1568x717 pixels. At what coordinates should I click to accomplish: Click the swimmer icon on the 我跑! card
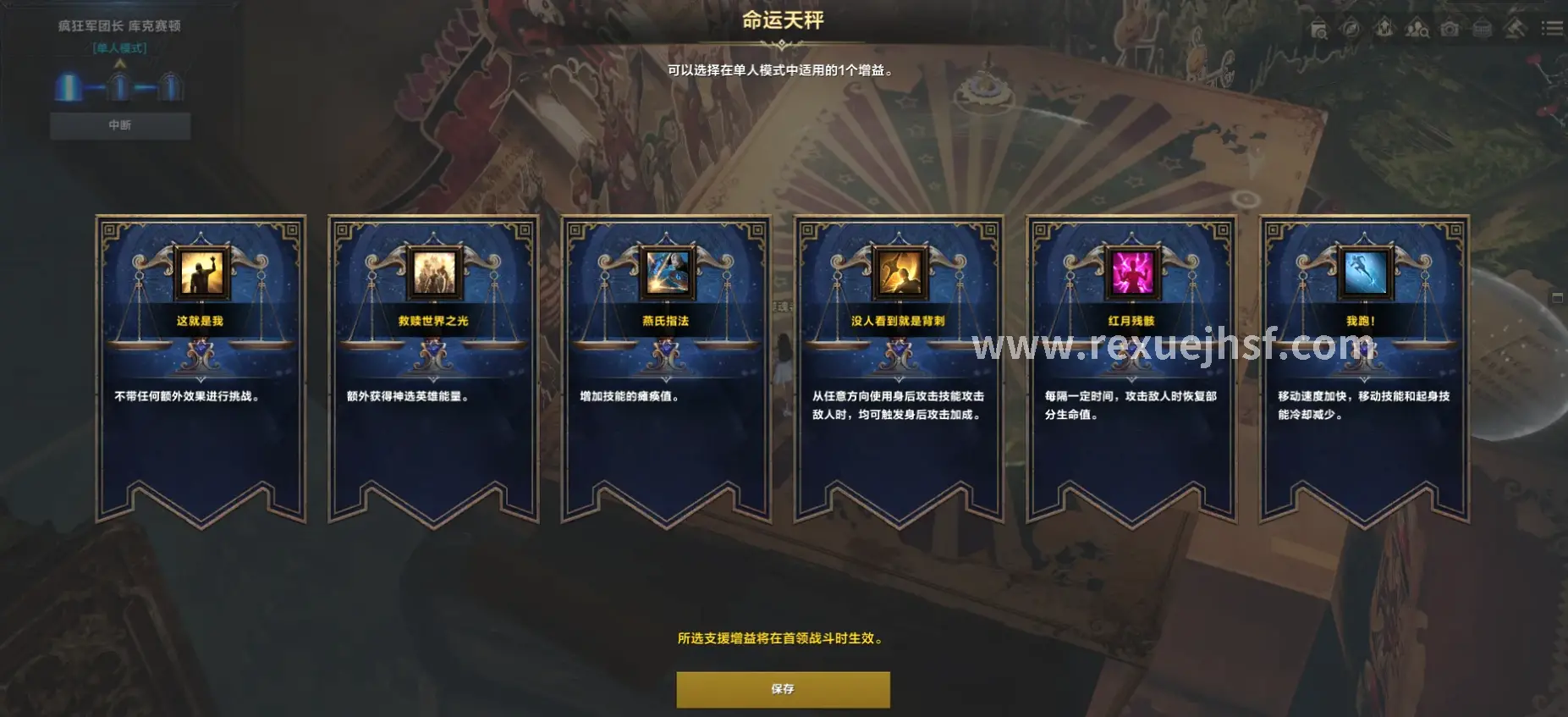pyautogui.click(x=1365, y=269)
